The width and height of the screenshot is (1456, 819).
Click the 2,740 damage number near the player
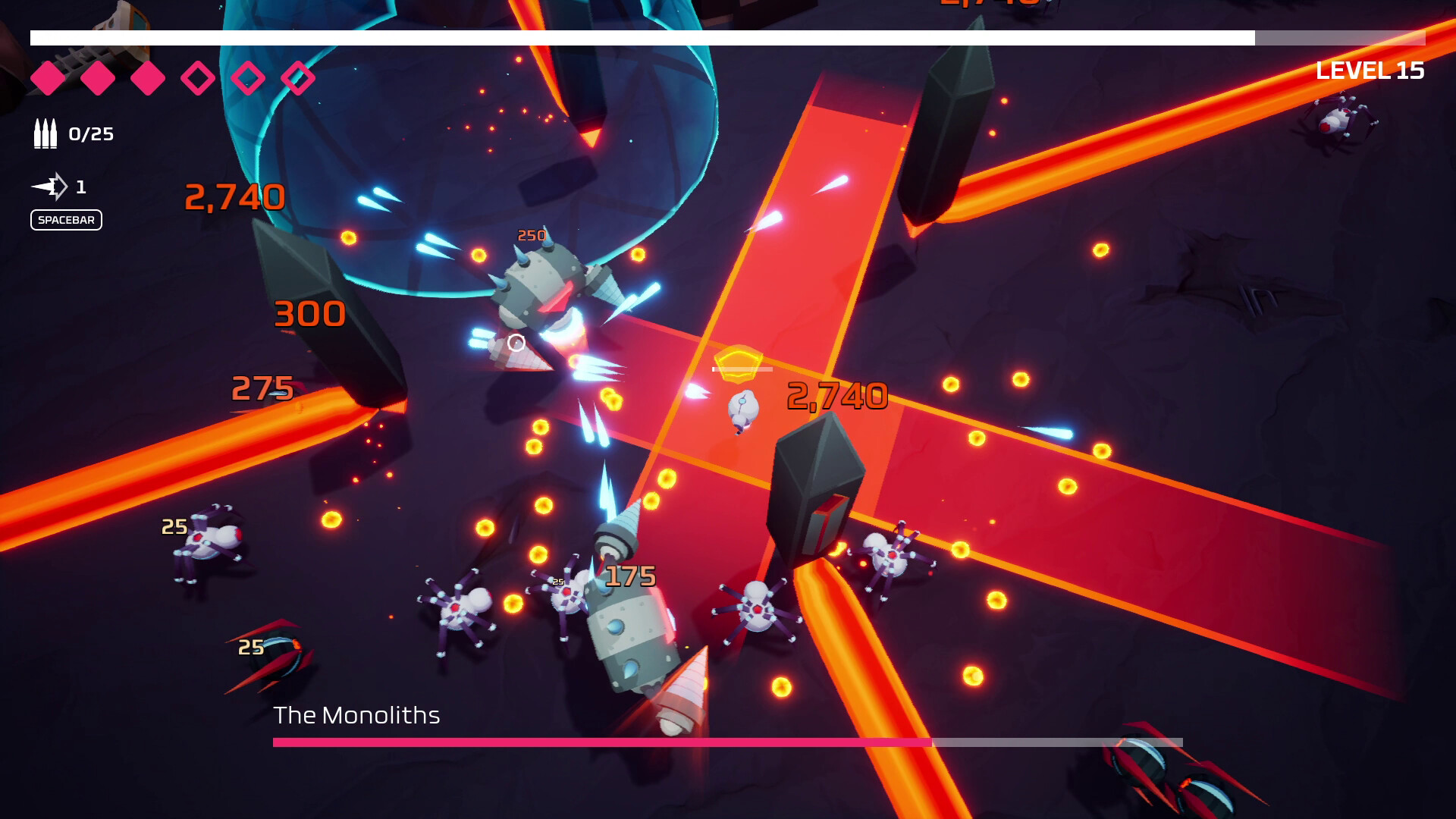pos(837,395)
